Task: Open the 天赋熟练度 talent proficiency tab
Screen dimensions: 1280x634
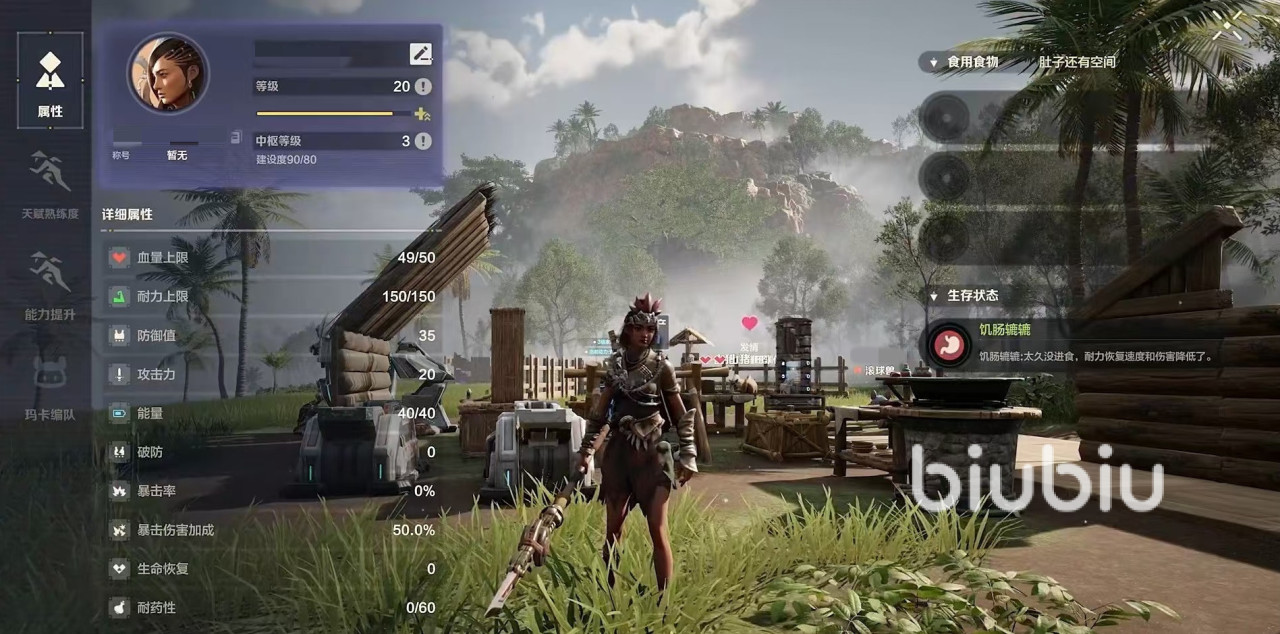Action: tap(50, 184)
